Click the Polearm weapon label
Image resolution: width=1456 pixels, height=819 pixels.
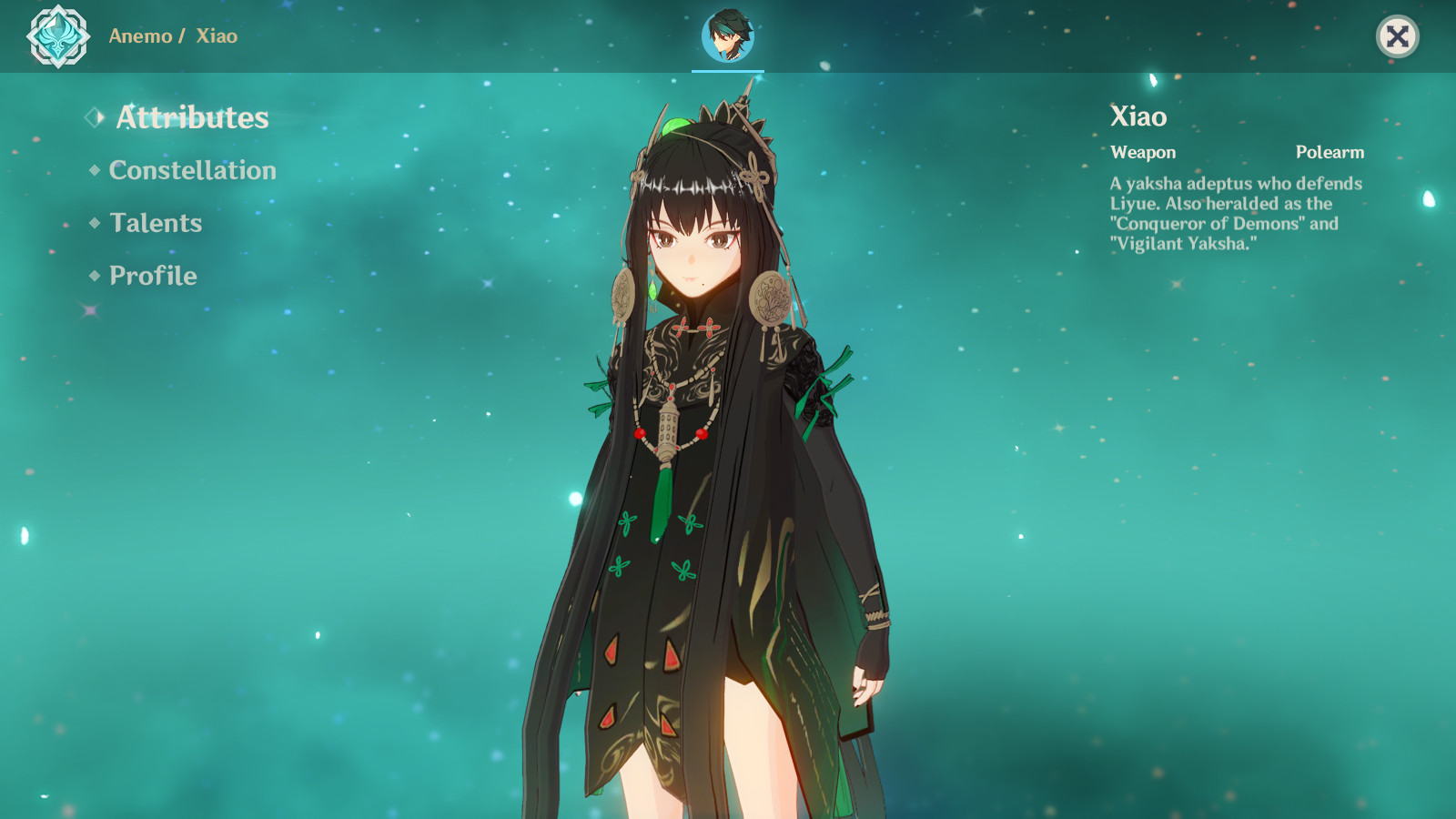click(1331, 152)
